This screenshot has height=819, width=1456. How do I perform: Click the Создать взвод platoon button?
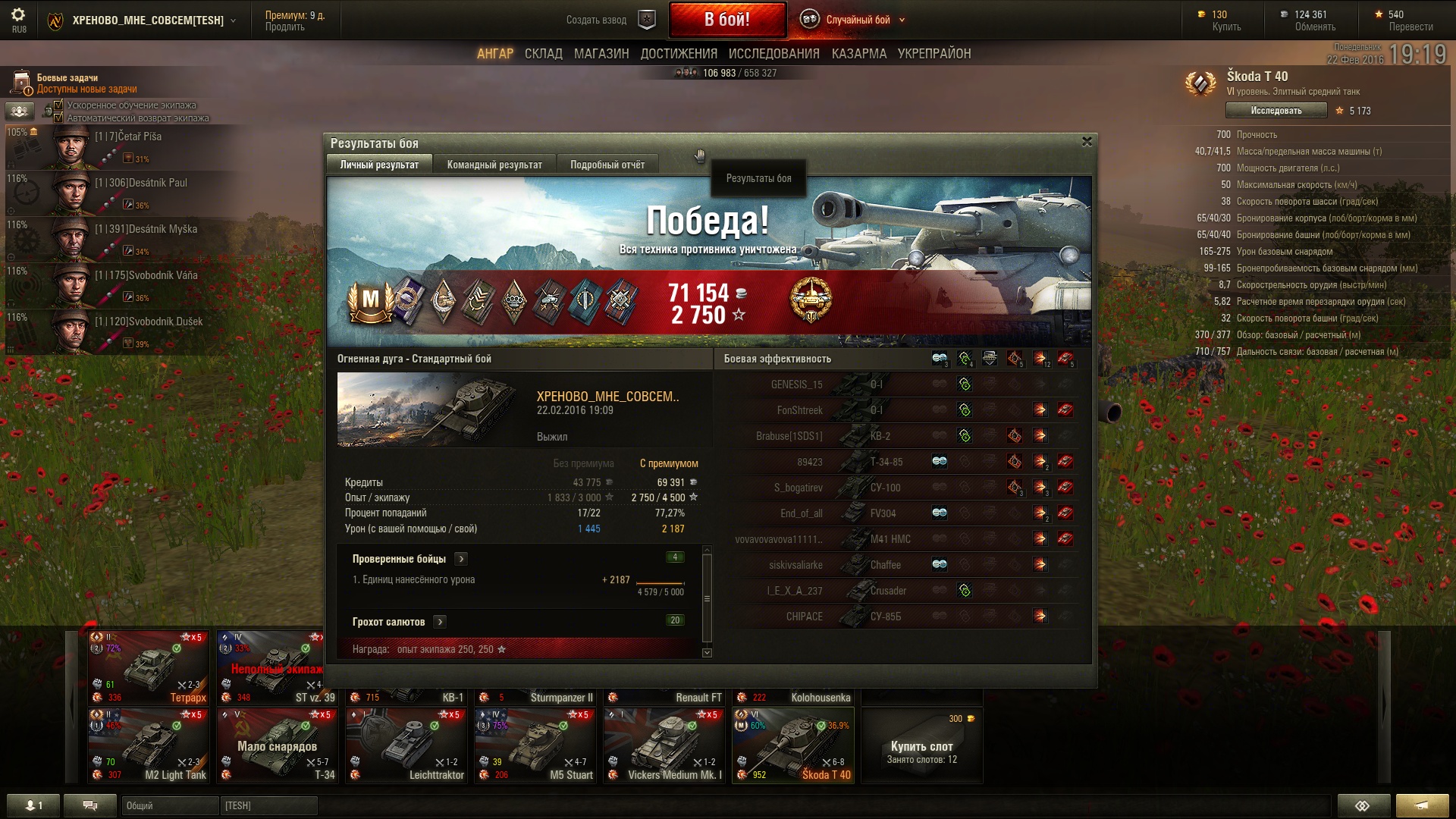(x=610, y=20)
